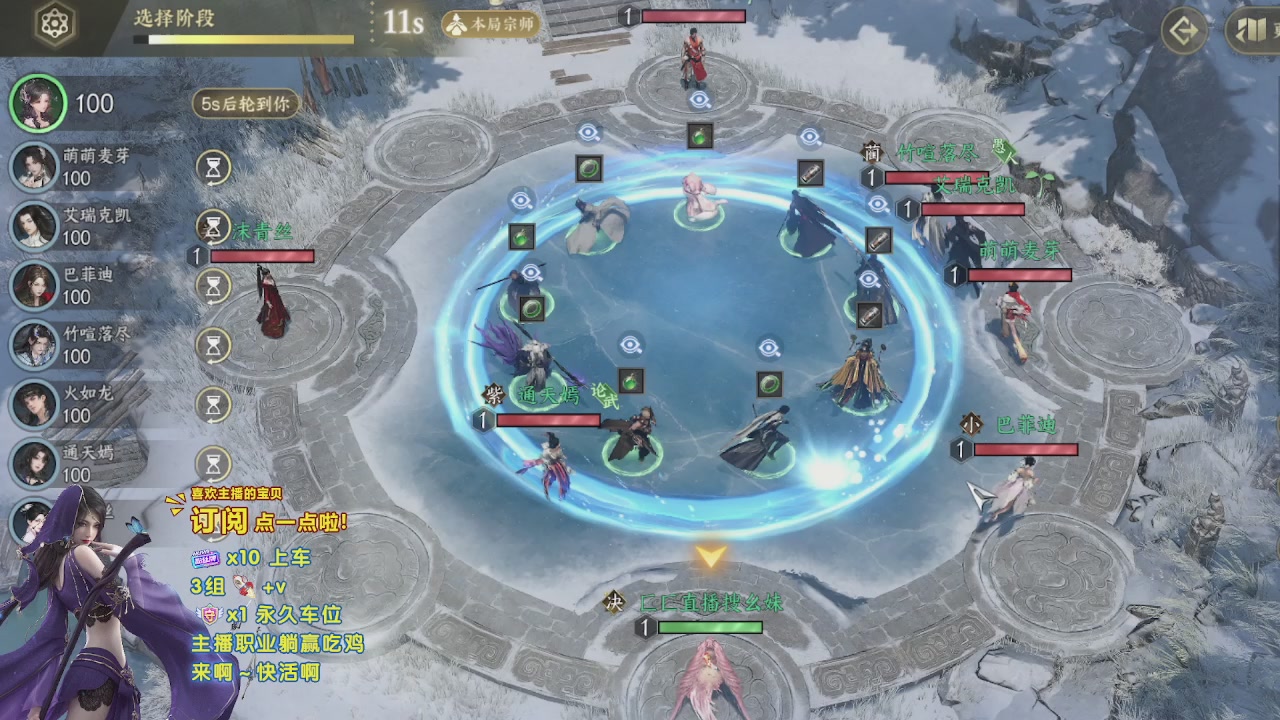This screenshot has width=1280, height=720.
Task: Open the 本局宗师 panel
Action: (491, 24)
